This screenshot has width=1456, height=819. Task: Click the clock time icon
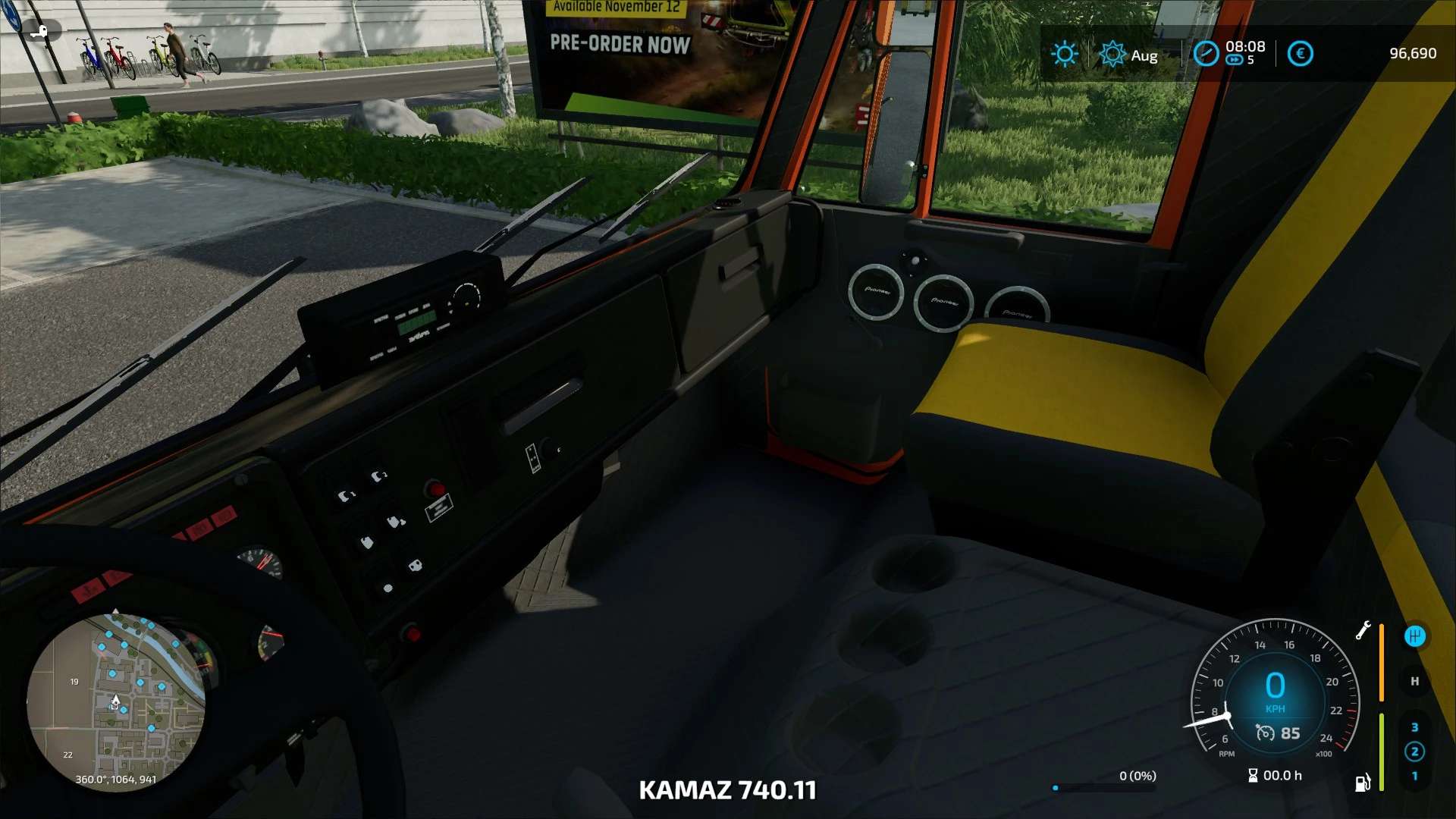(1206, 54)
